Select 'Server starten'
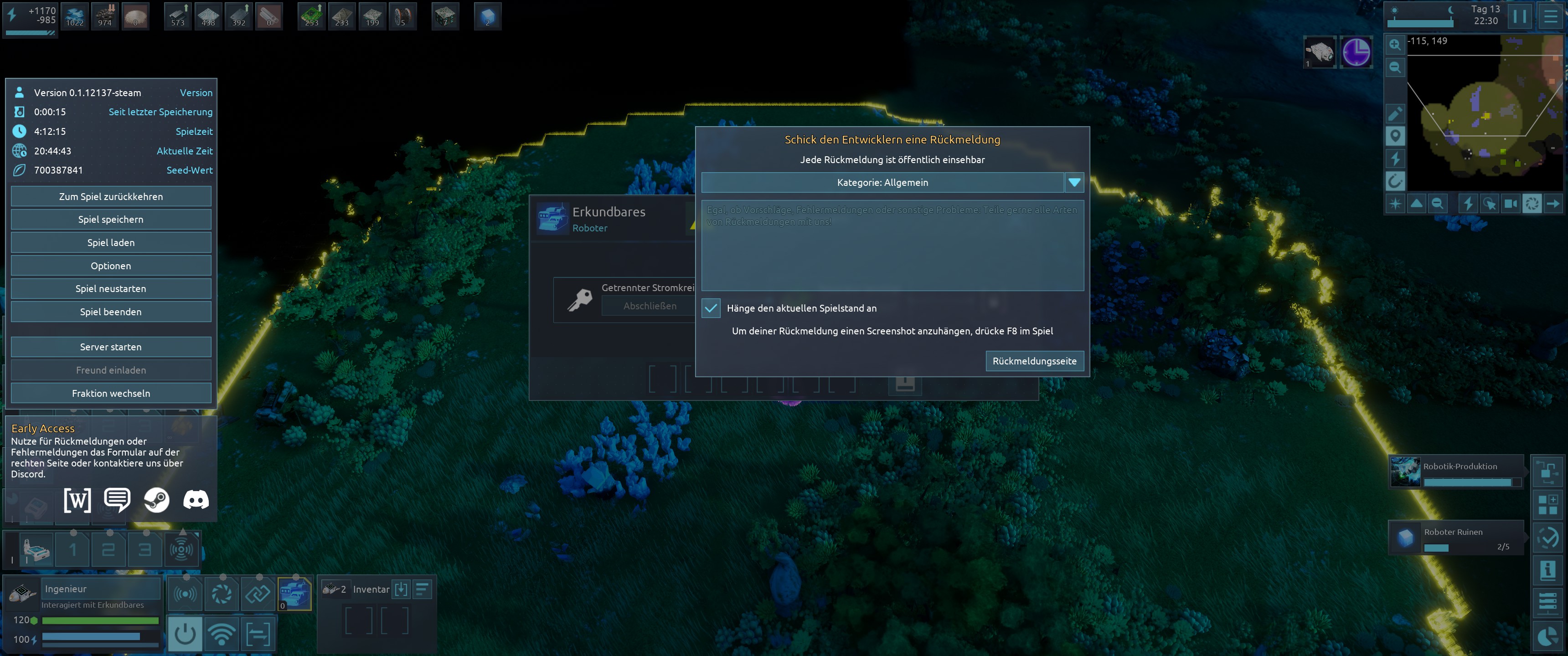 point(111,347)
